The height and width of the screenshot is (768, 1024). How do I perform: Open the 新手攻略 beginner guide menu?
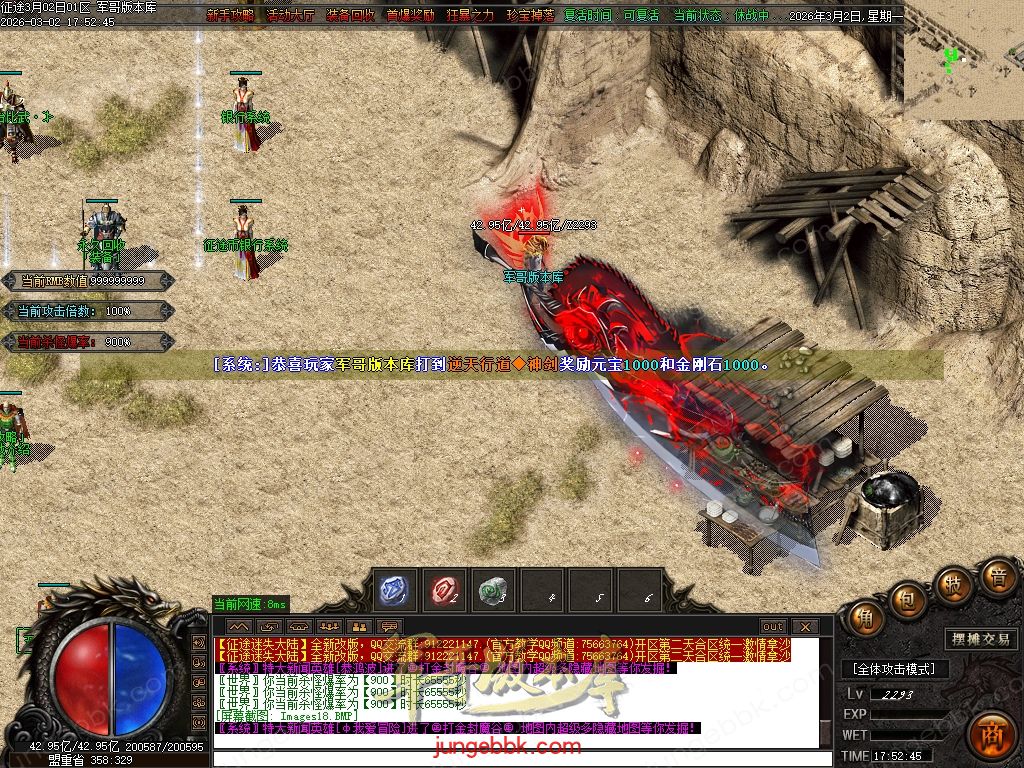click(230, 16)
